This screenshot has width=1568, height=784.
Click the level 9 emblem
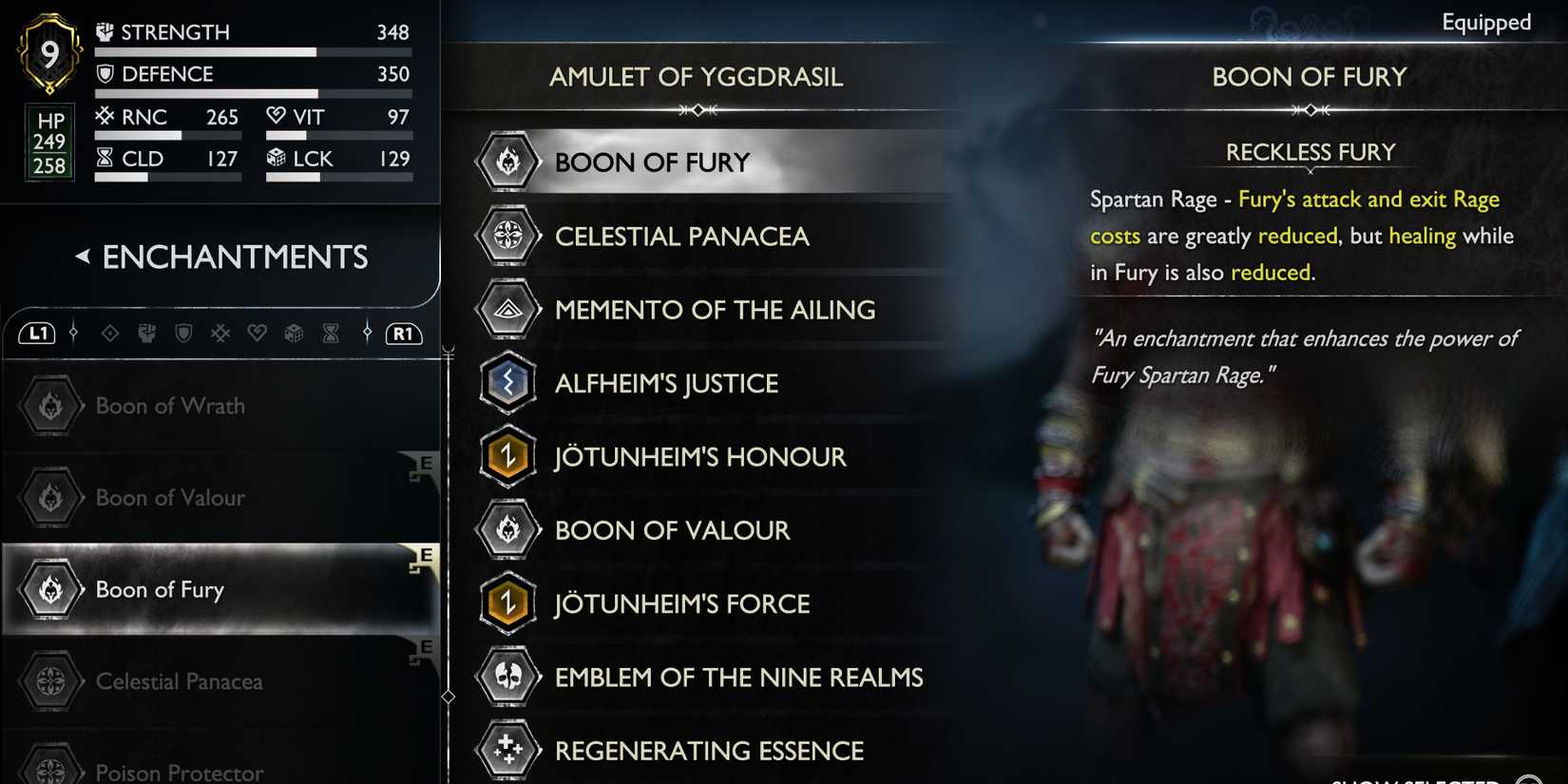click(48, 52)
